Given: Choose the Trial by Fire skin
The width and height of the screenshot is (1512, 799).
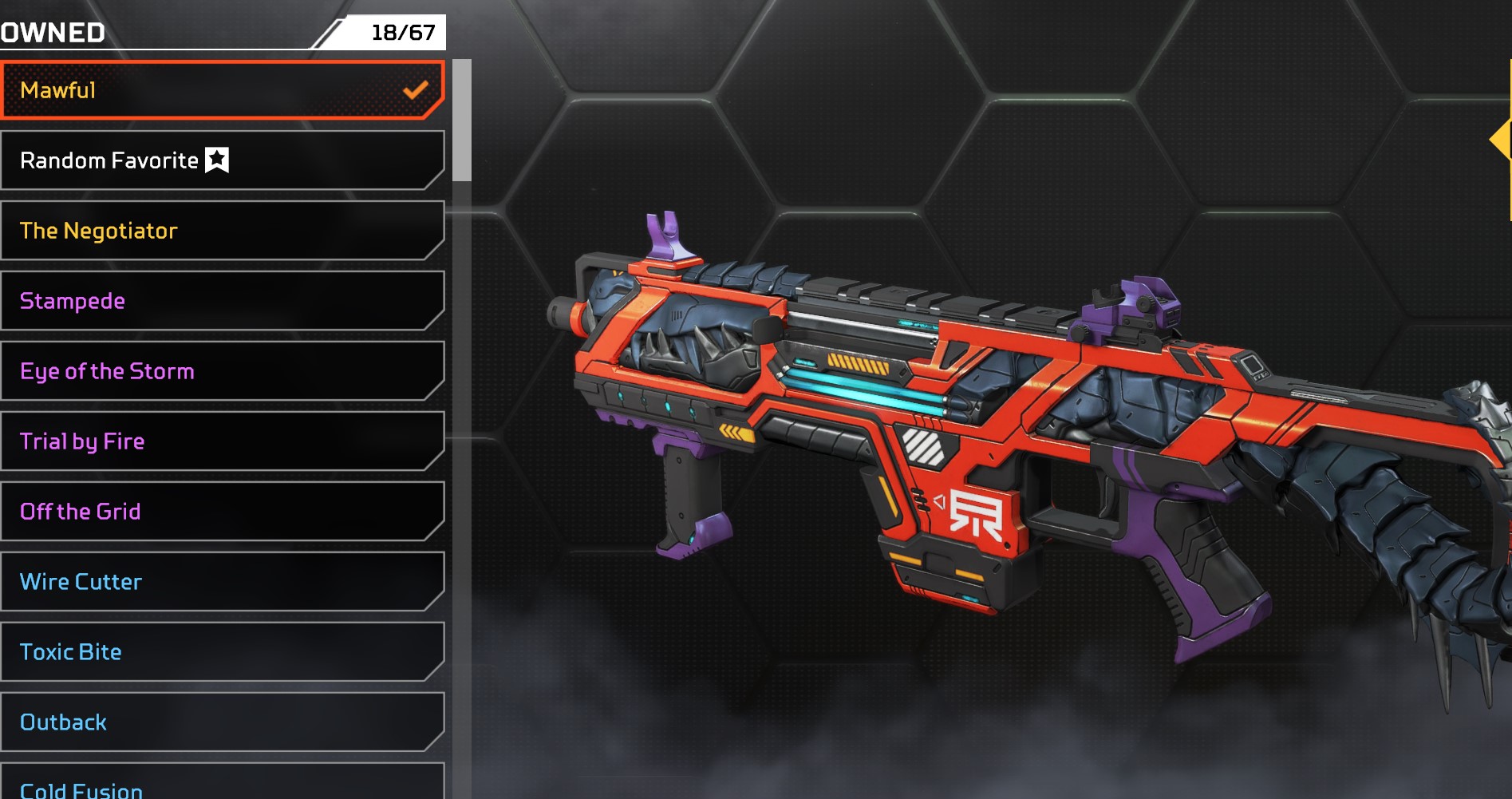Looking at the screenshot, I should 222,441.
